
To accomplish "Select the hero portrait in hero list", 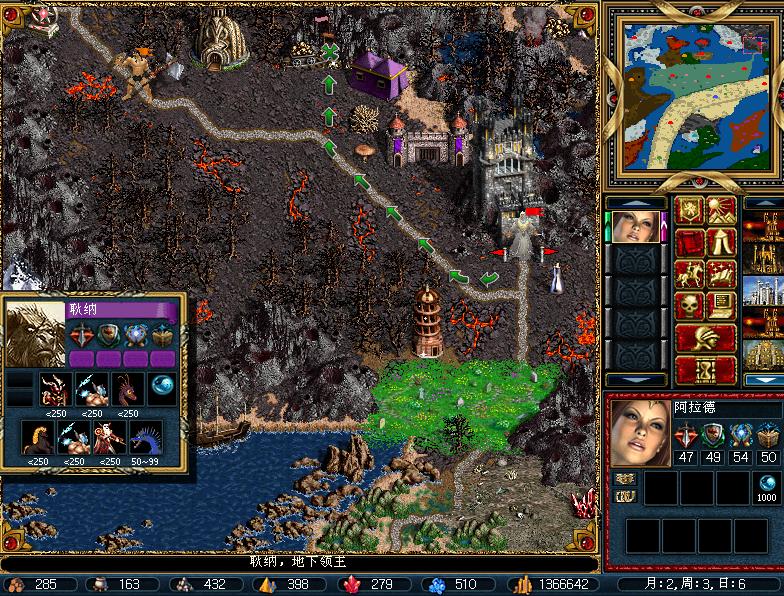I will click(x=636, y=227).
